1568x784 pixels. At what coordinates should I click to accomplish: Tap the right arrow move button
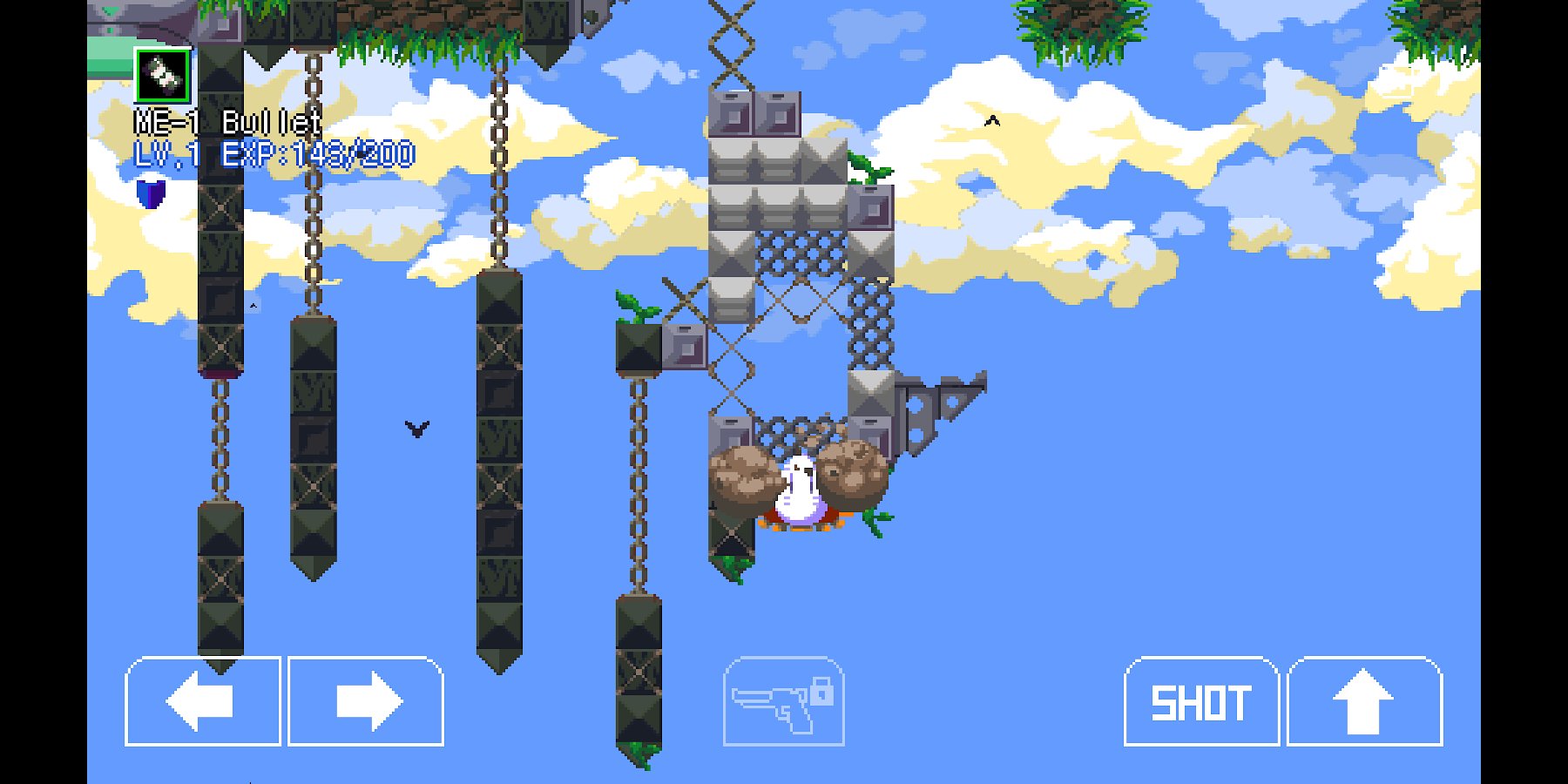click(366, 701)
